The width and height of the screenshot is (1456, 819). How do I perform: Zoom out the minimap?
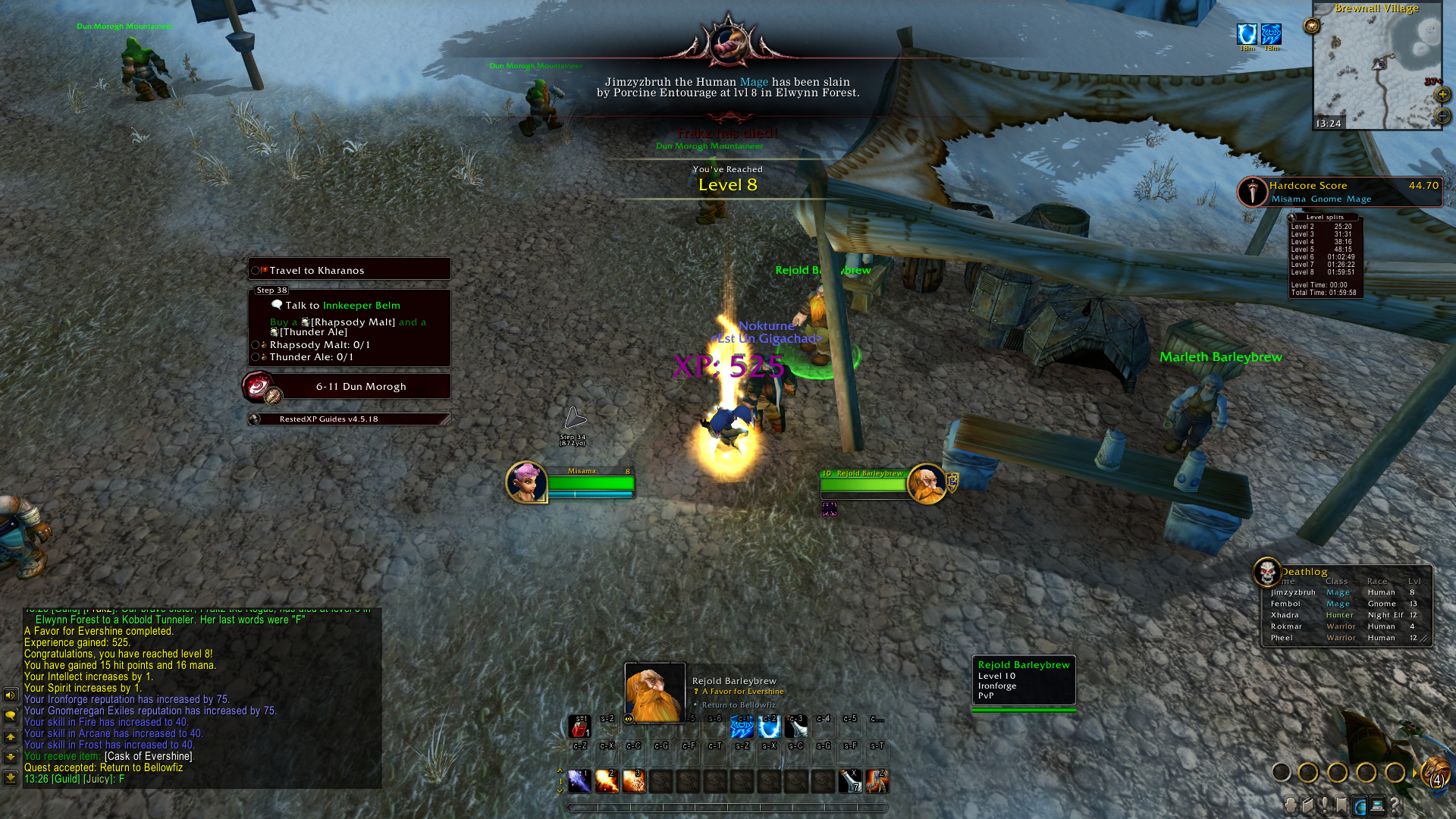(1442, 116)
